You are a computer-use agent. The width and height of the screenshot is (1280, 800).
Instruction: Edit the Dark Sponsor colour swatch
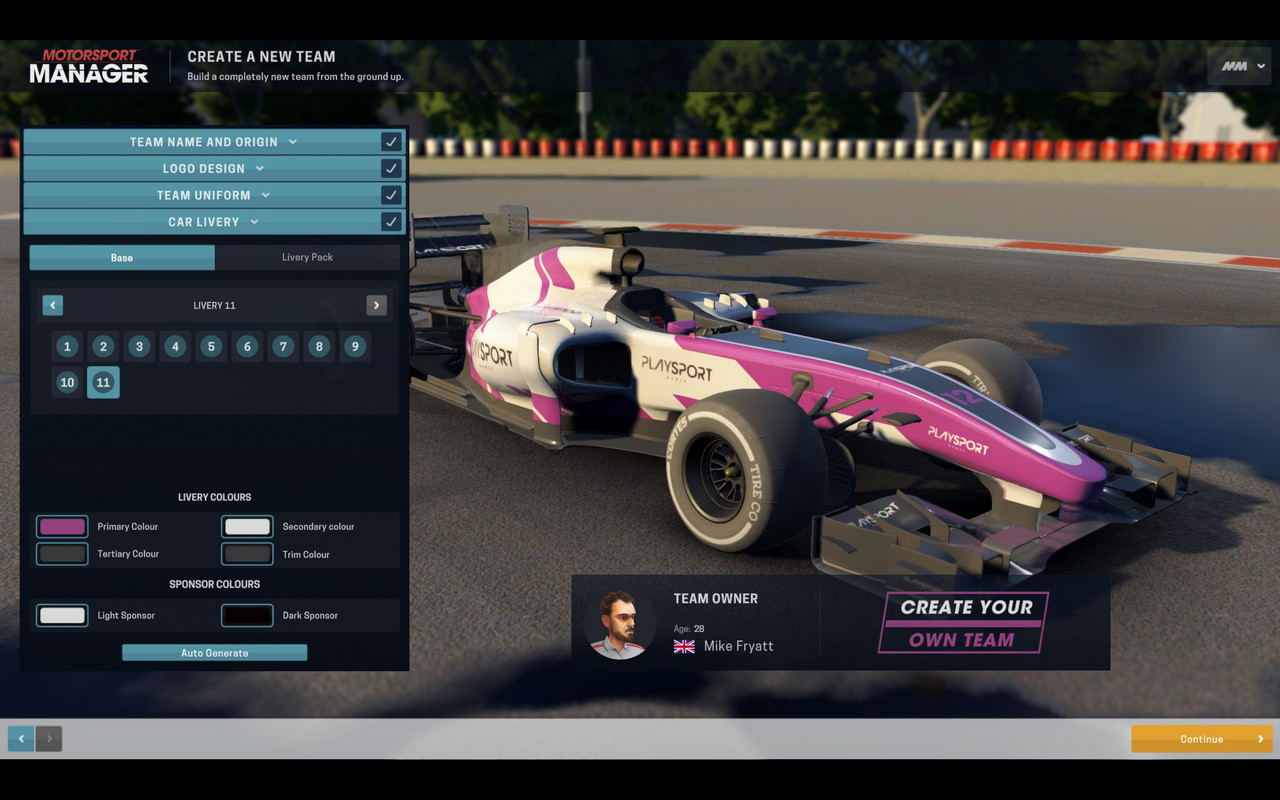pyautogui.click(x=247, y=615)
